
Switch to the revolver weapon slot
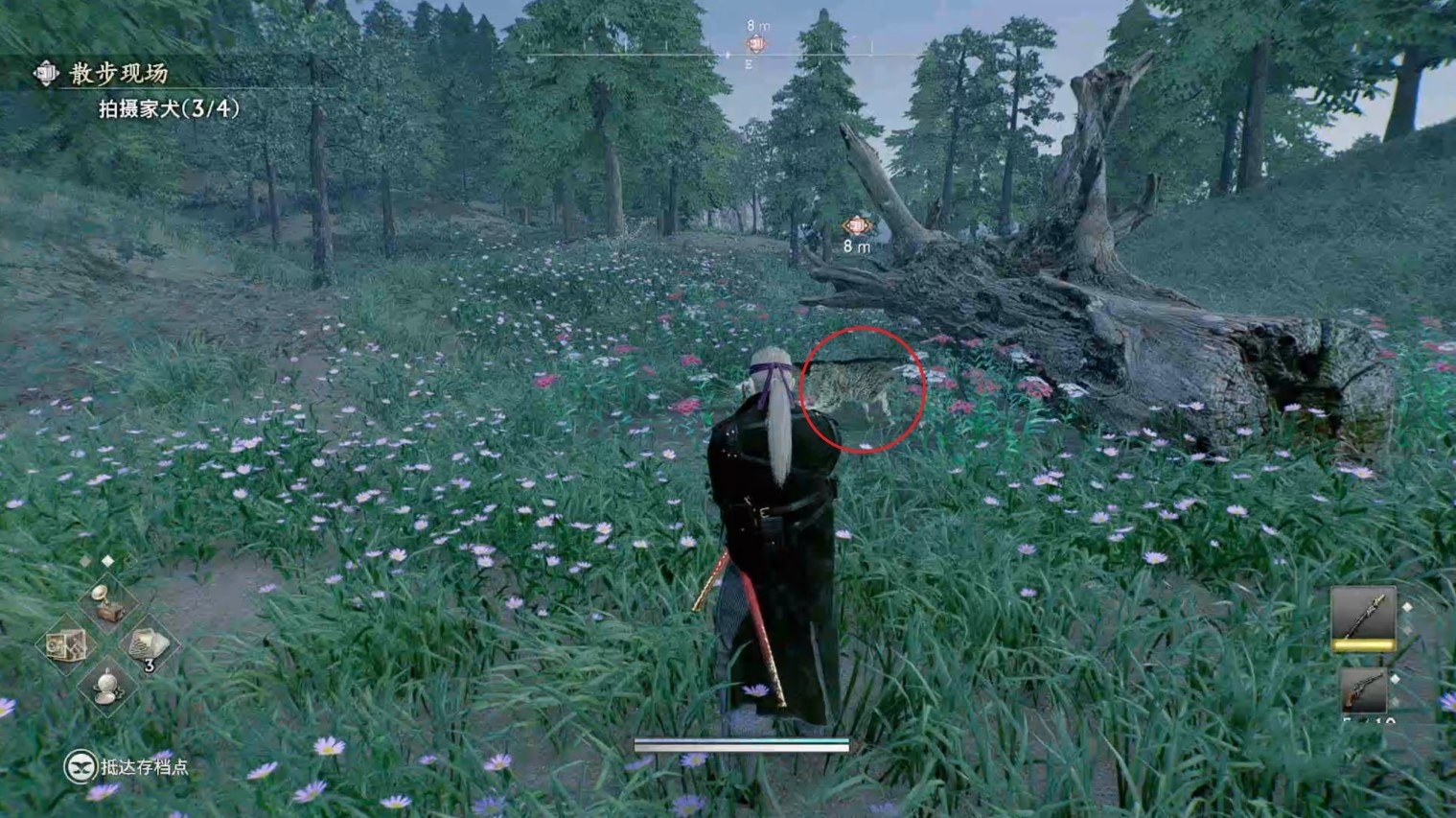point(1364,689)
